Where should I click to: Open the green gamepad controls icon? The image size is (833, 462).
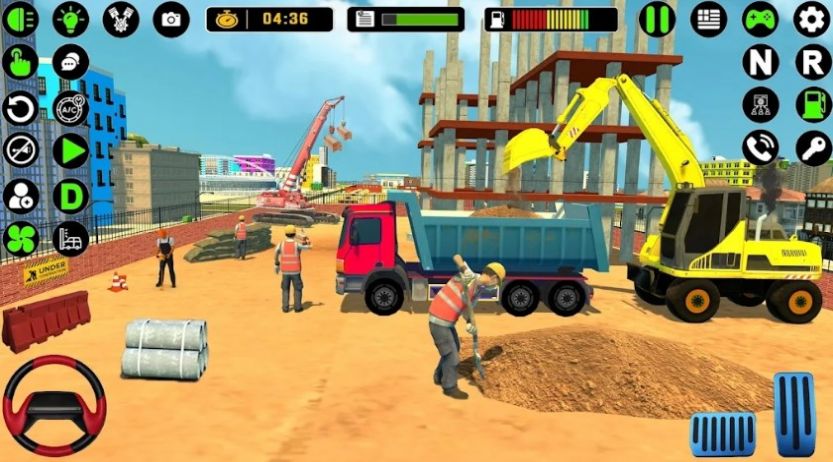coord(760,19)
